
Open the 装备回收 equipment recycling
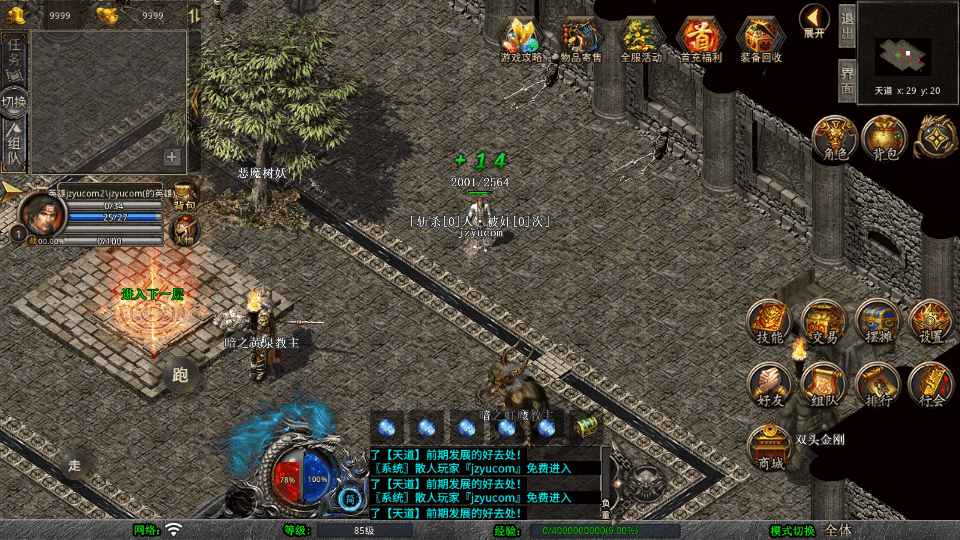pyautogui.click(x=761, y=38)
